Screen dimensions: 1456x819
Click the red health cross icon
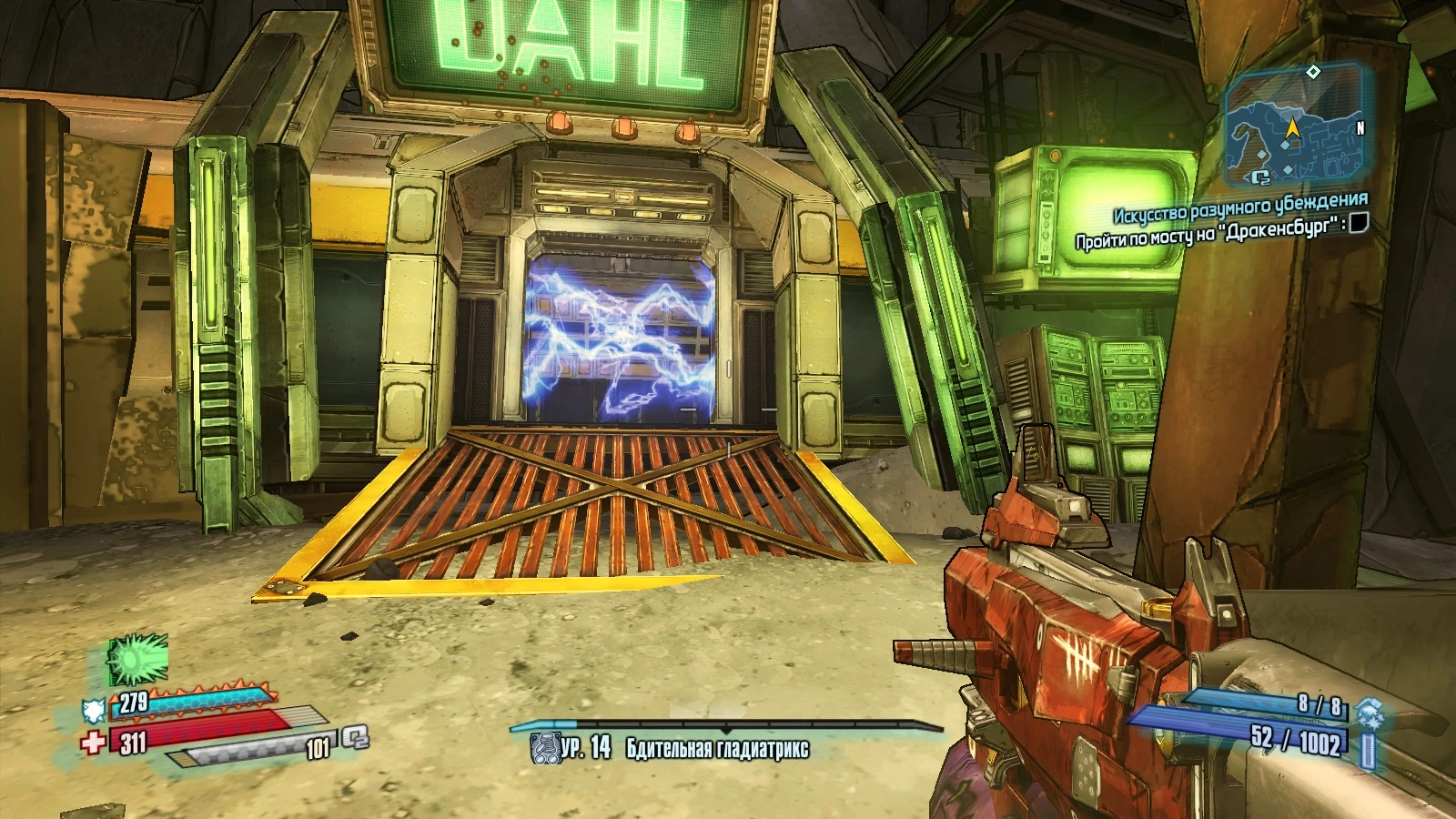[x=92, y=740]
